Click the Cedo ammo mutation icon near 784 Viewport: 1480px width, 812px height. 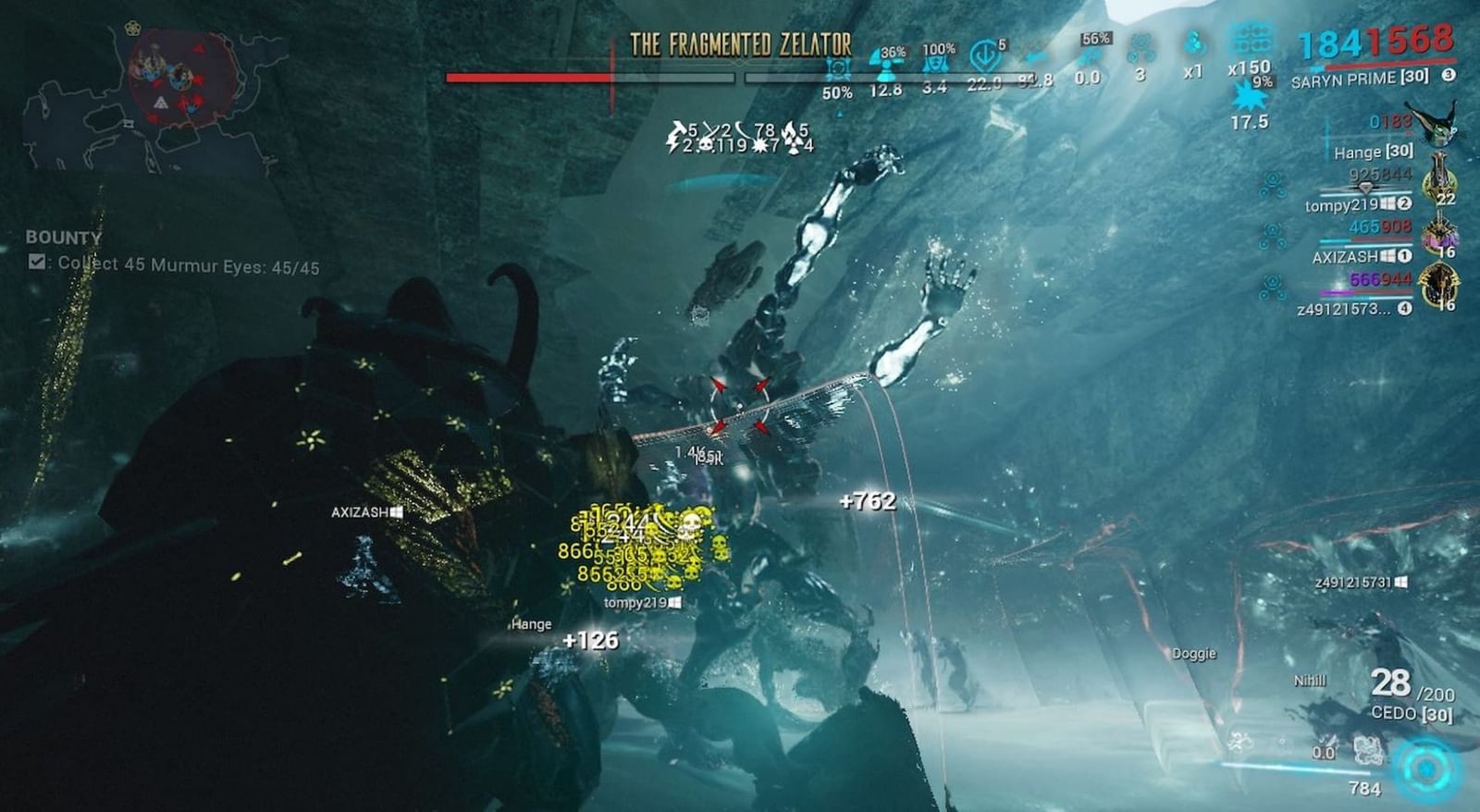[x=1369, y=749]
